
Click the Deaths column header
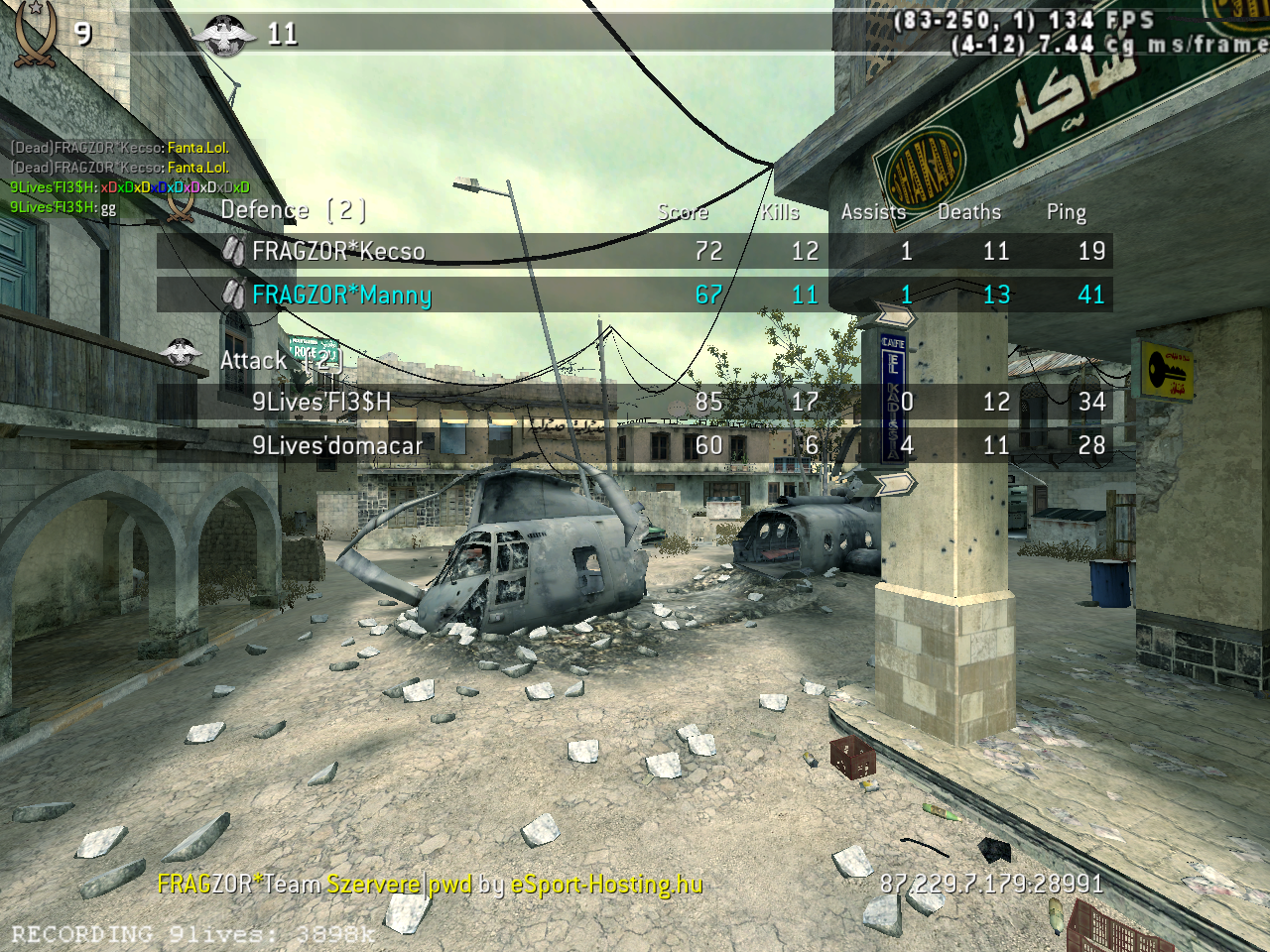point(969,212)
